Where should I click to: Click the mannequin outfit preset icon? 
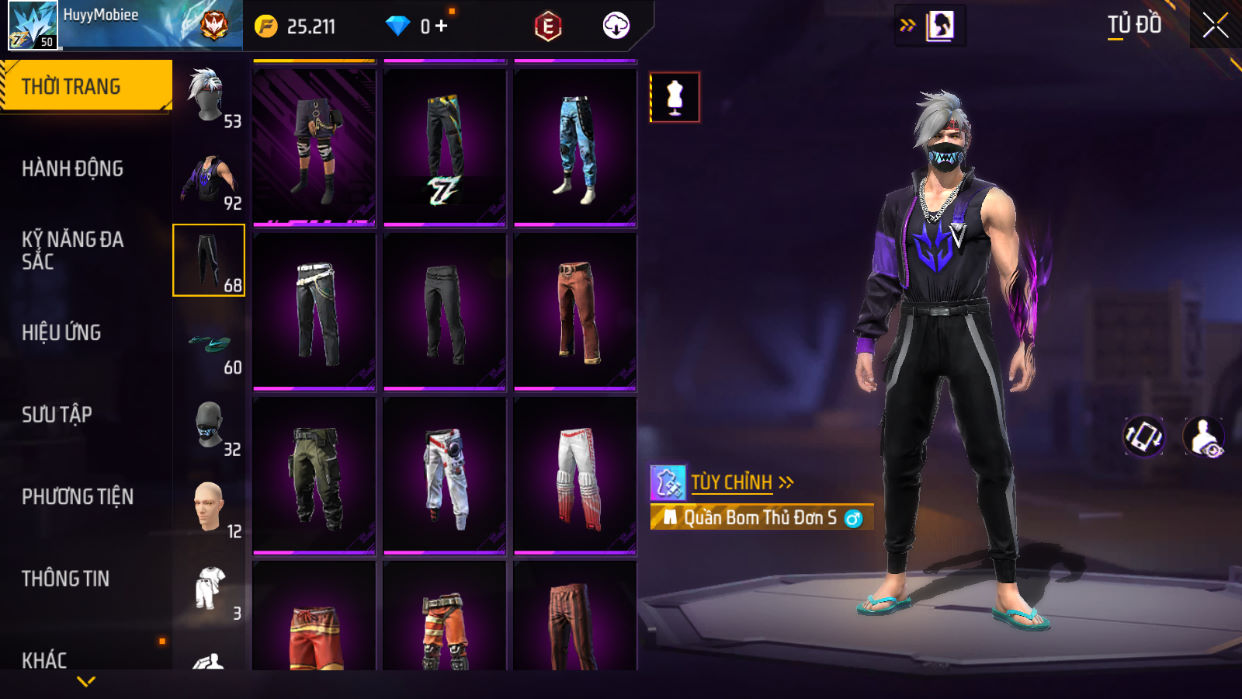(675, 97)
